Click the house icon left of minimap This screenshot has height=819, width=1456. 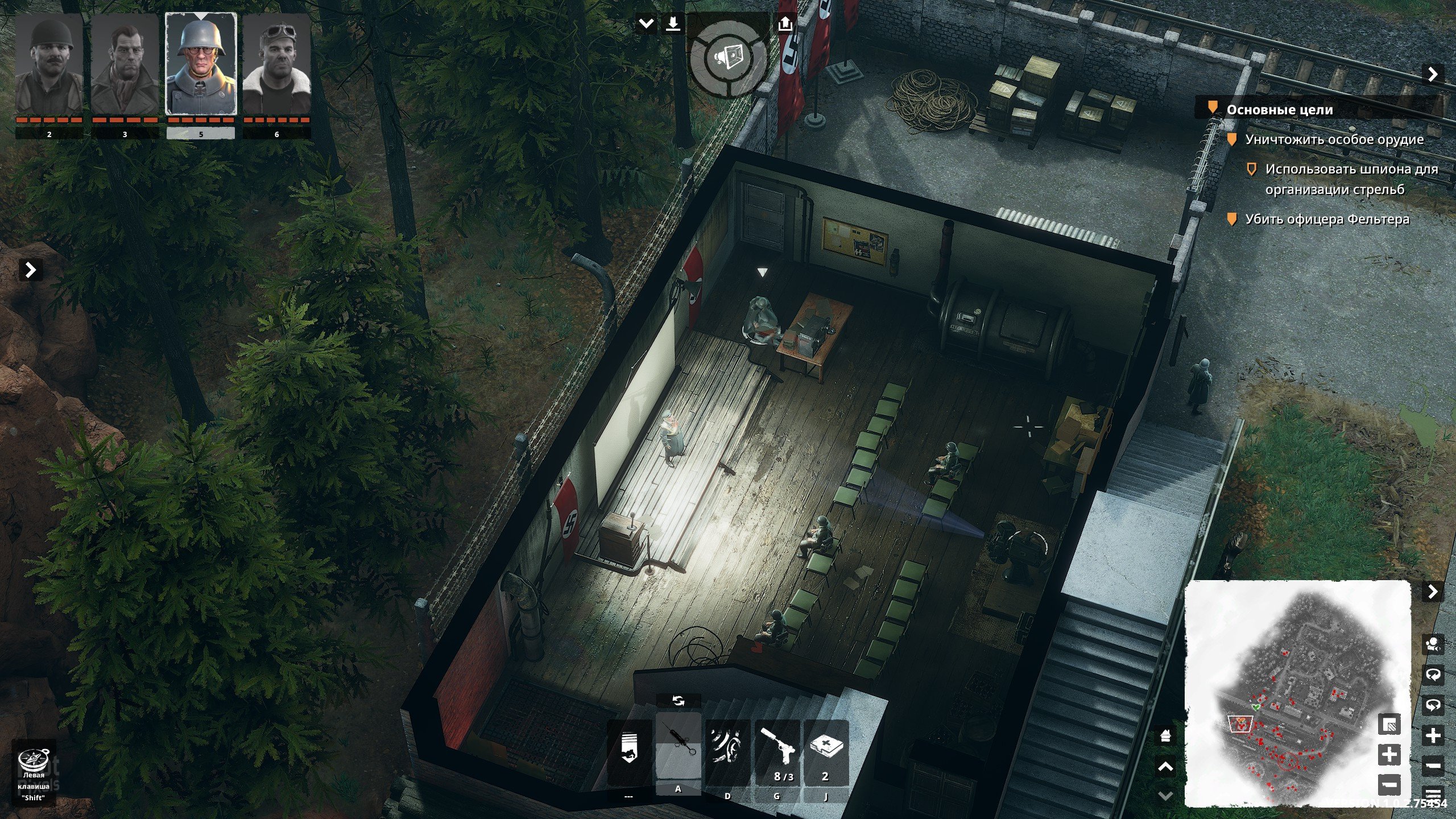[x=1165, y=736]
